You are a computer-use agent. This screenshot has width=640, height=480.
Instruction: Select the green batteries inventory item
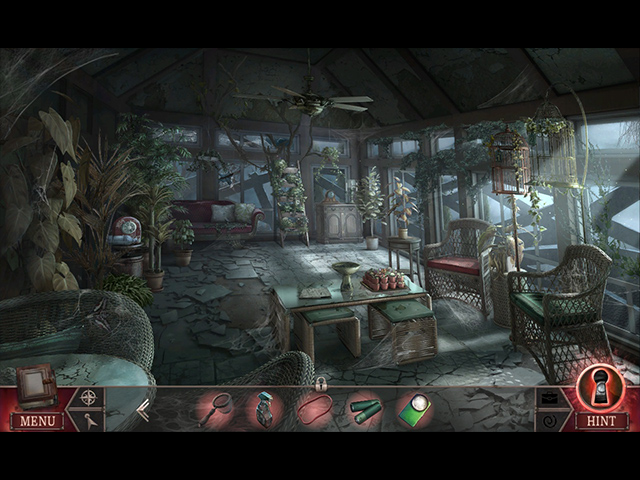click(364, 410)
